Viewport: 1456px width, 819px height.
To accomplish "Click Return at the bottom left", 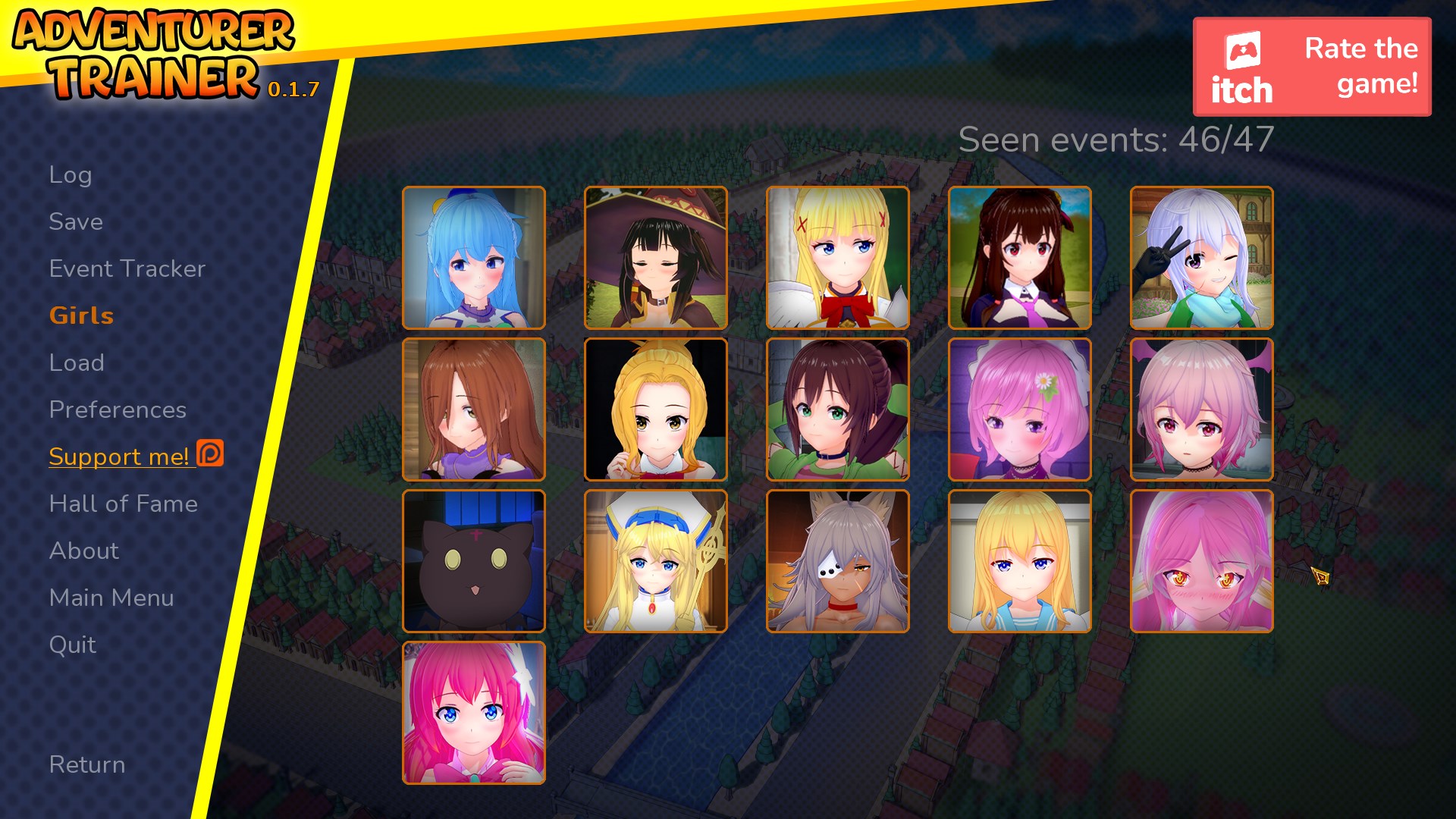I will pos(87,764).
